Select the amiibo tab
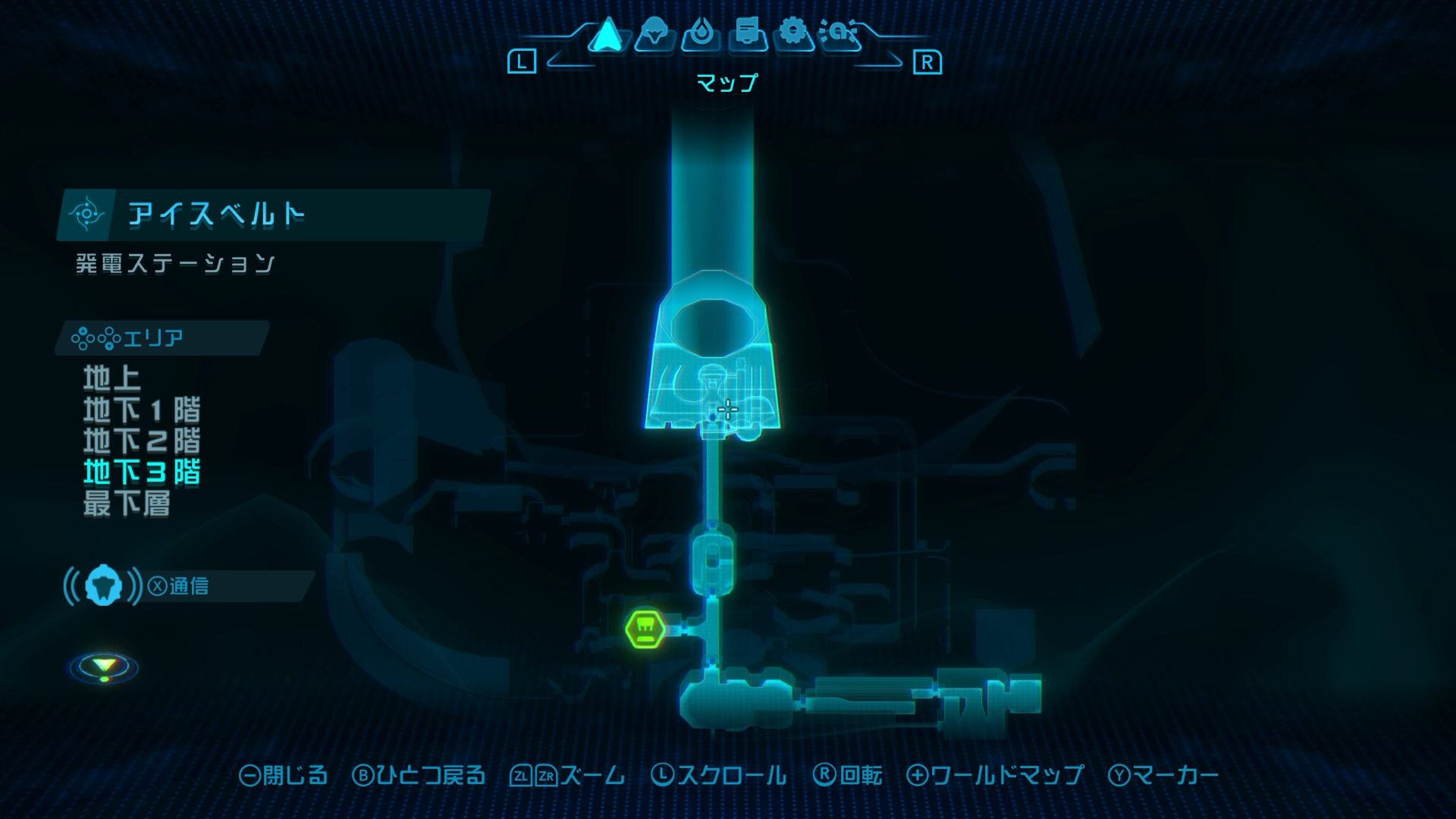This screenshot has width=1456, height=819. pos(839,34)
